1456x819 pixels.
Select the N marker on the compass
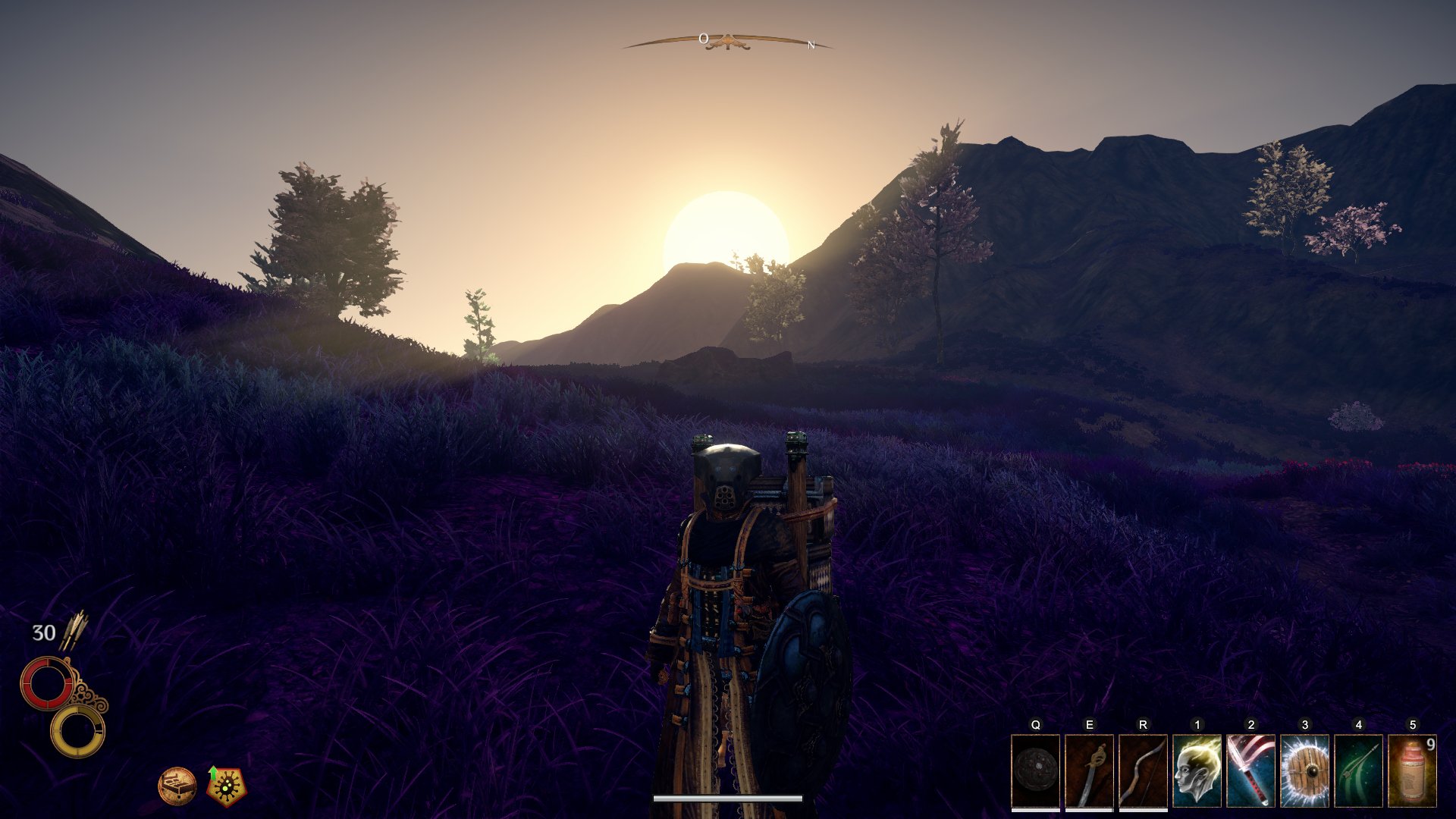pyautogui.click(x=810, y=46)
